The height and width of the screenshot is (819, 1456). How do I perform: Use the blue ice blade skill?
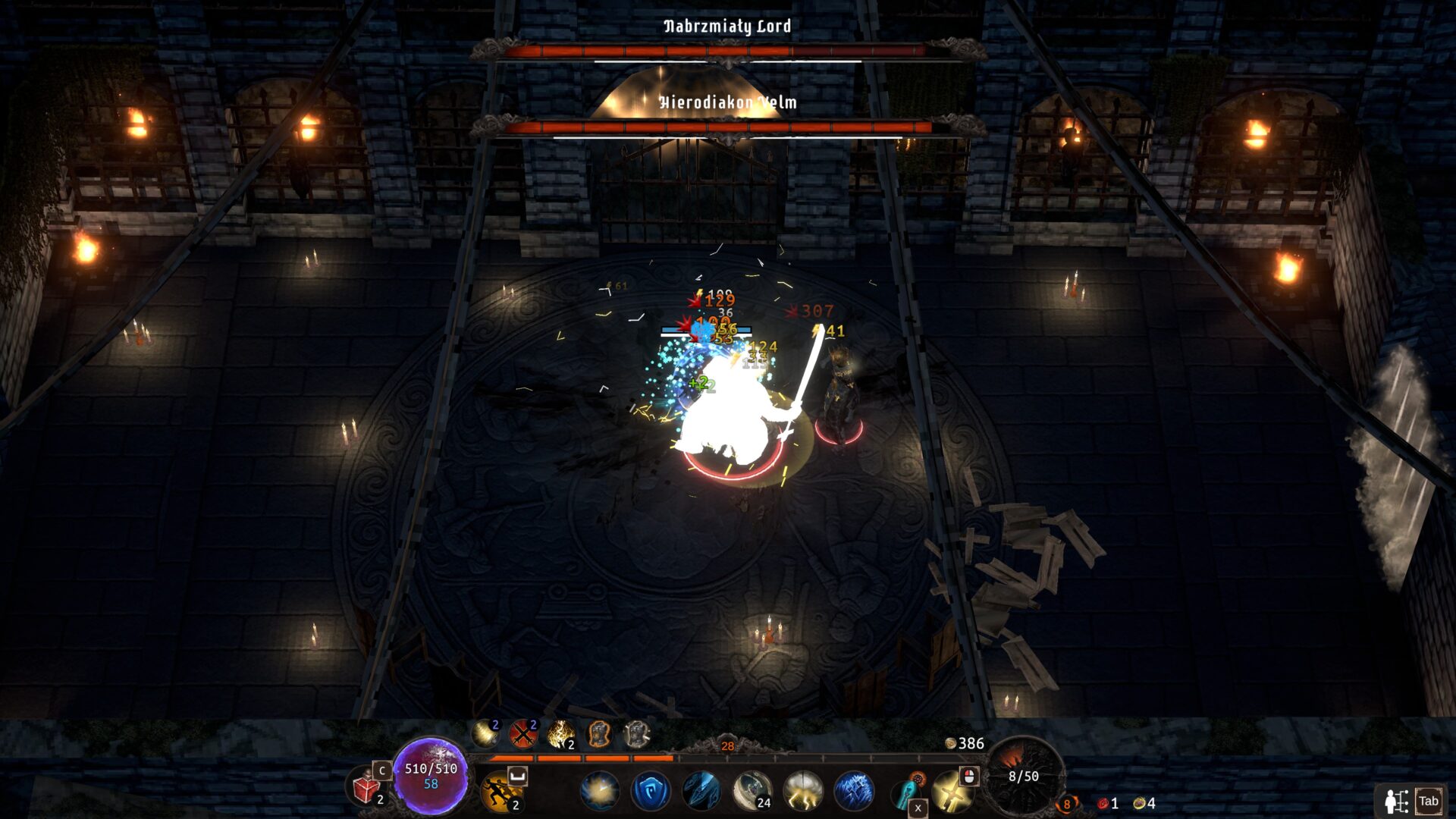(x=701, y=790)
